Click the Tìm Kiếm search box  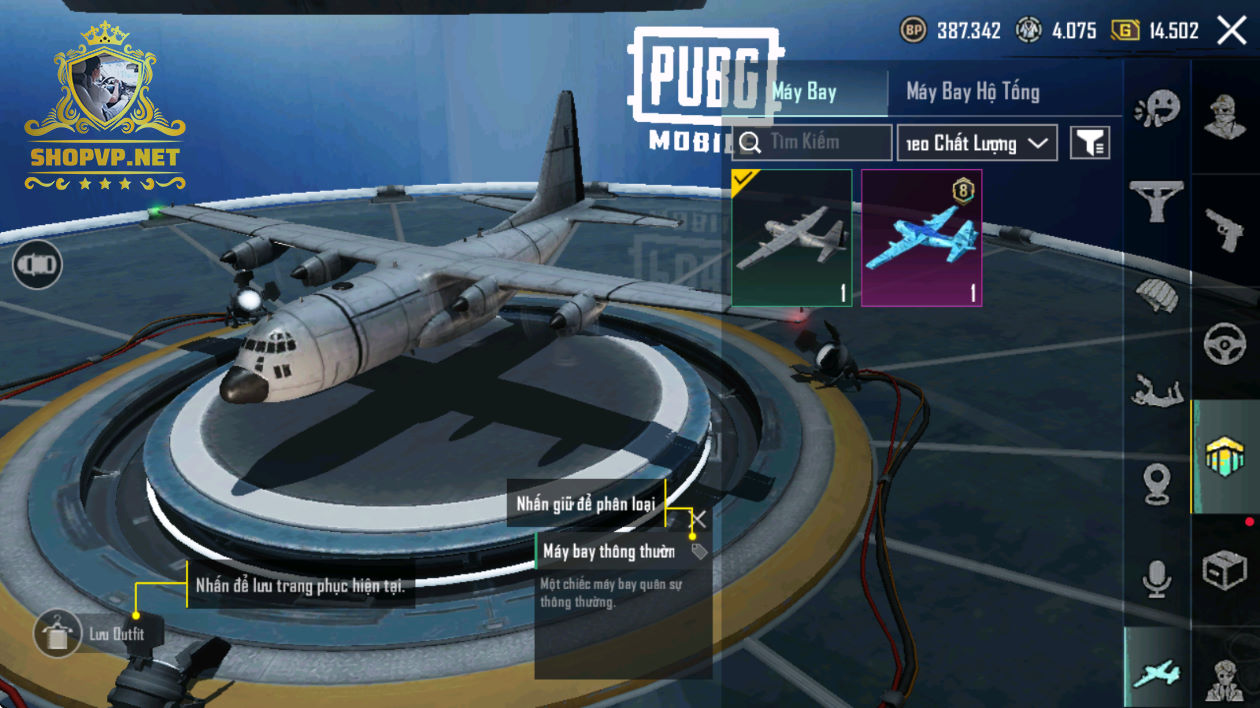point(812,143)
